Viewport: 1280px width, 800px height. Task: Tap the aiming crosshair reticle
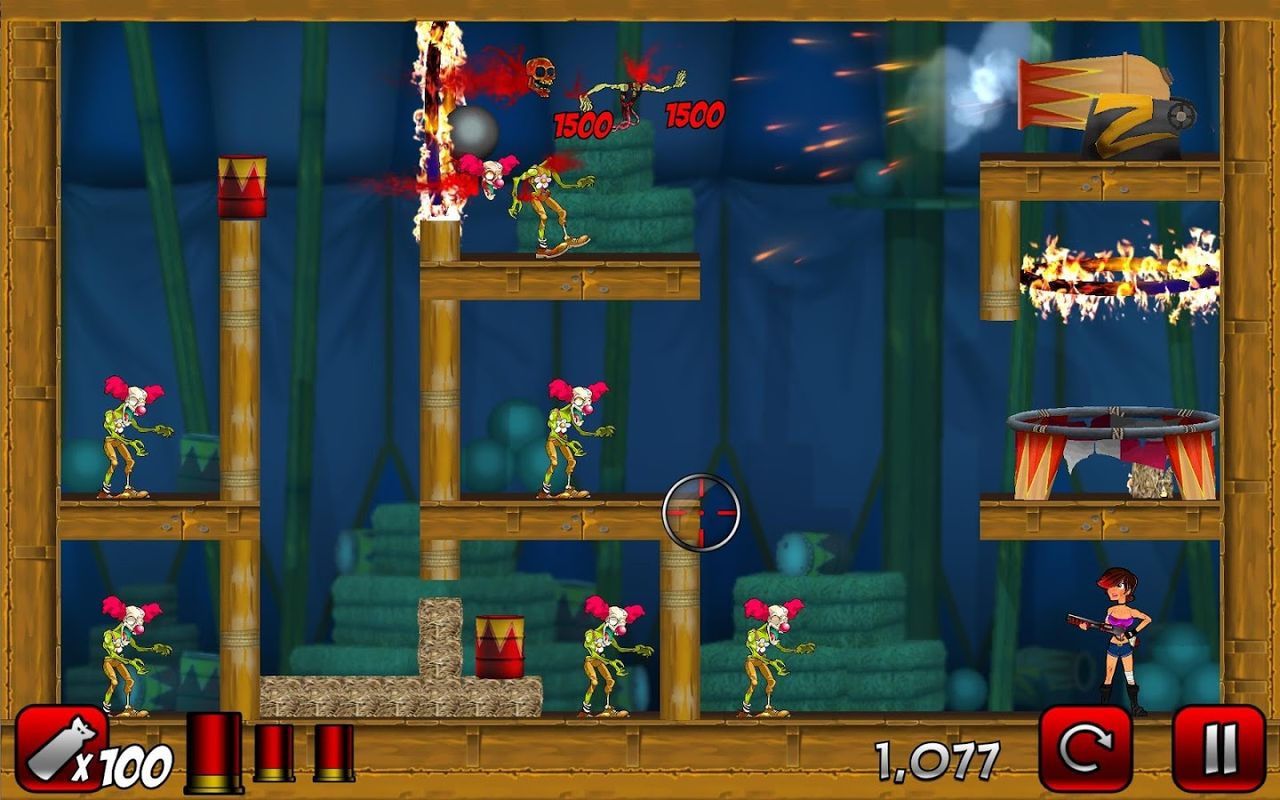(703, 513)
